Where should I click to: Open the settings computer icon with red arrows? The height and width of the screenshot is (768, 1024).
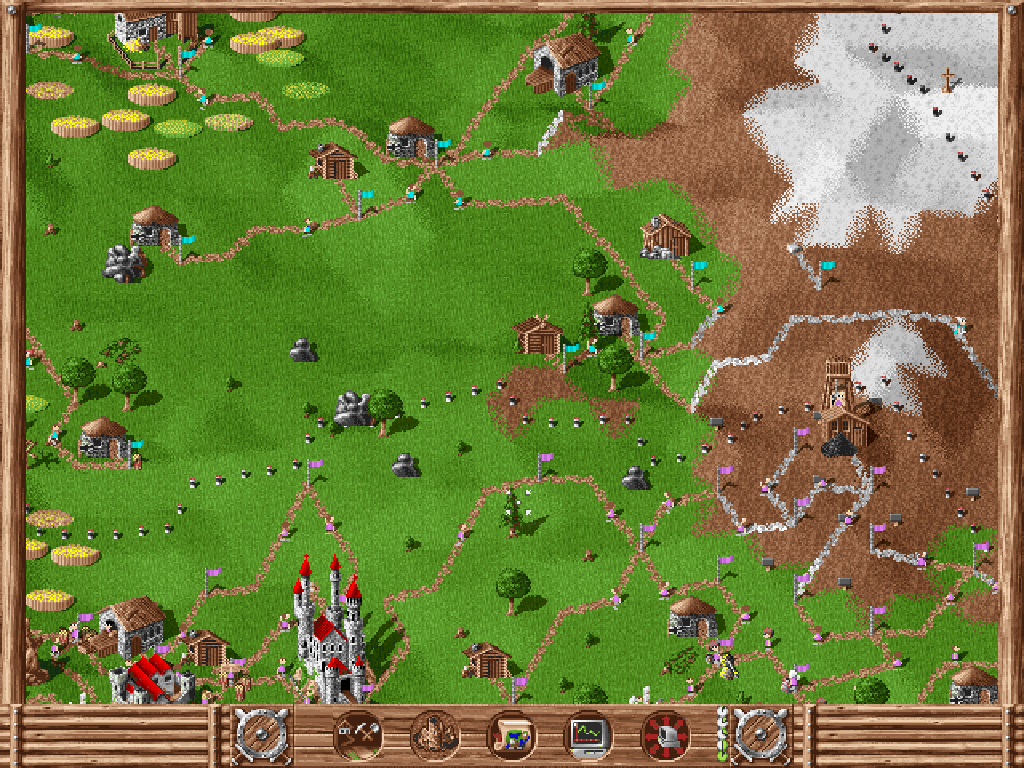coord(664,736)
